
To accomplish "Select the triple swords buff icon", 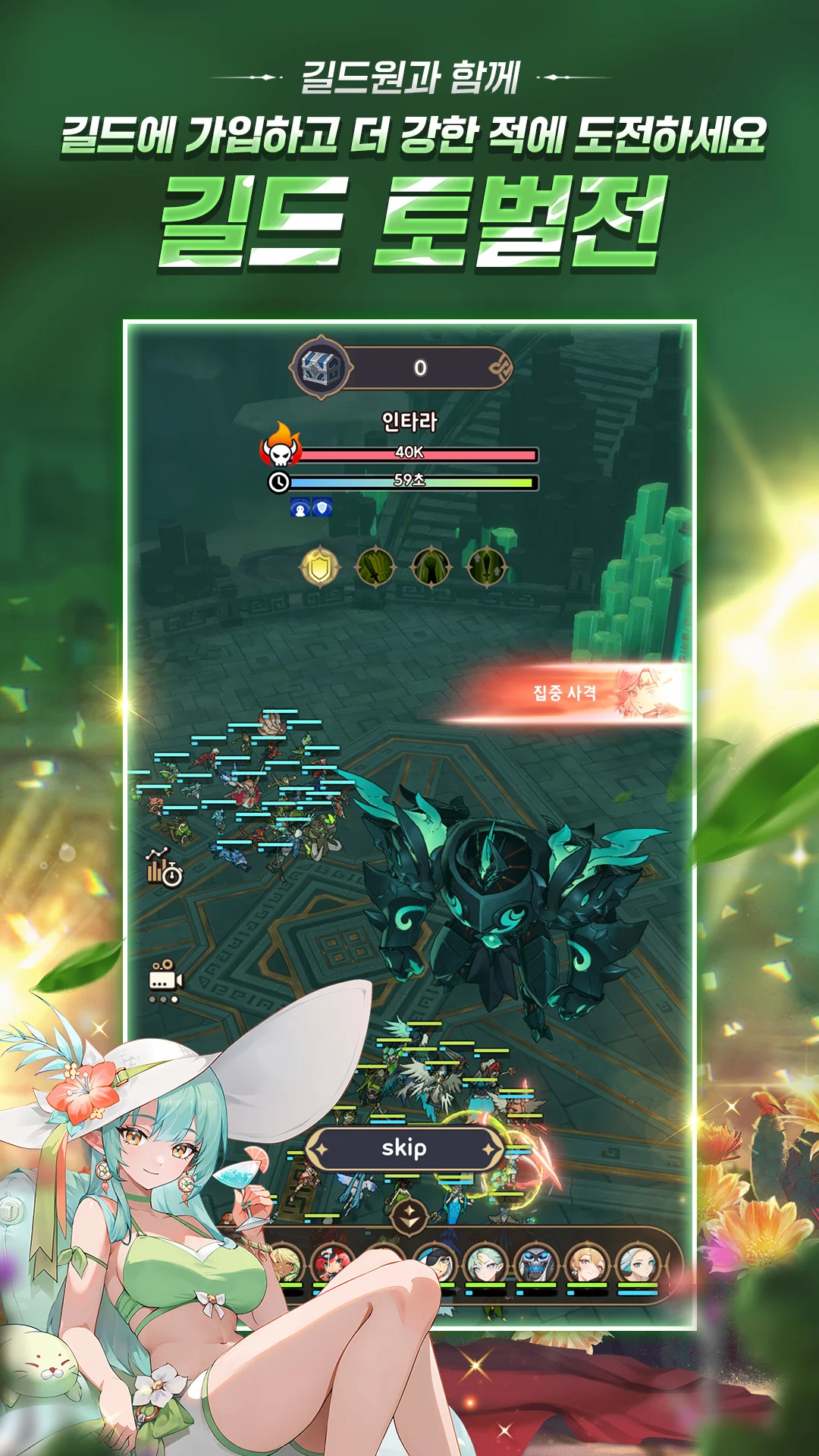I will pyautogui.click(x=375, y=566).
